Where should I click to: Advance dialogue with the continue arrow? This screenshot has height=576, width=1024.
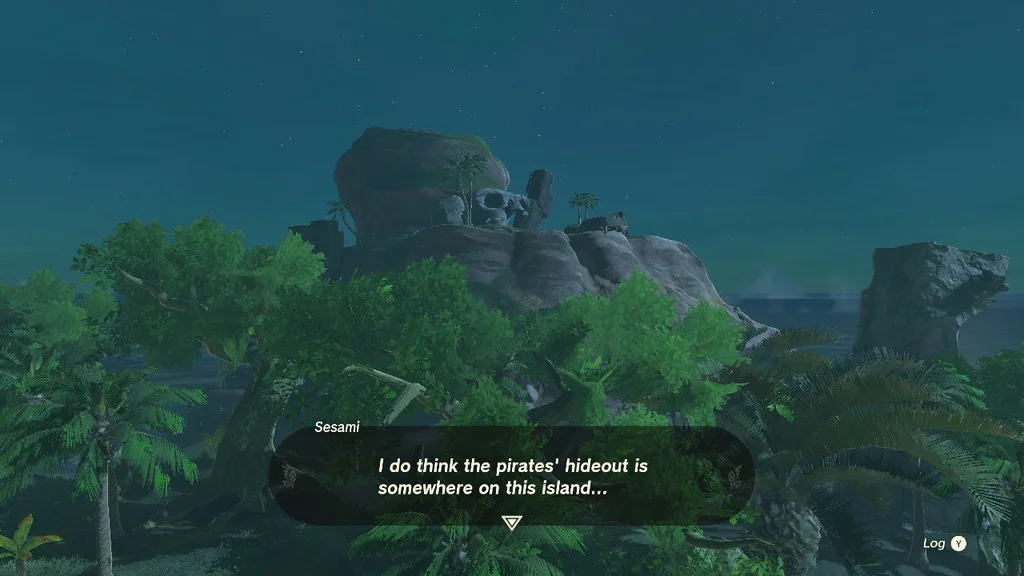(x=512, y=522)
